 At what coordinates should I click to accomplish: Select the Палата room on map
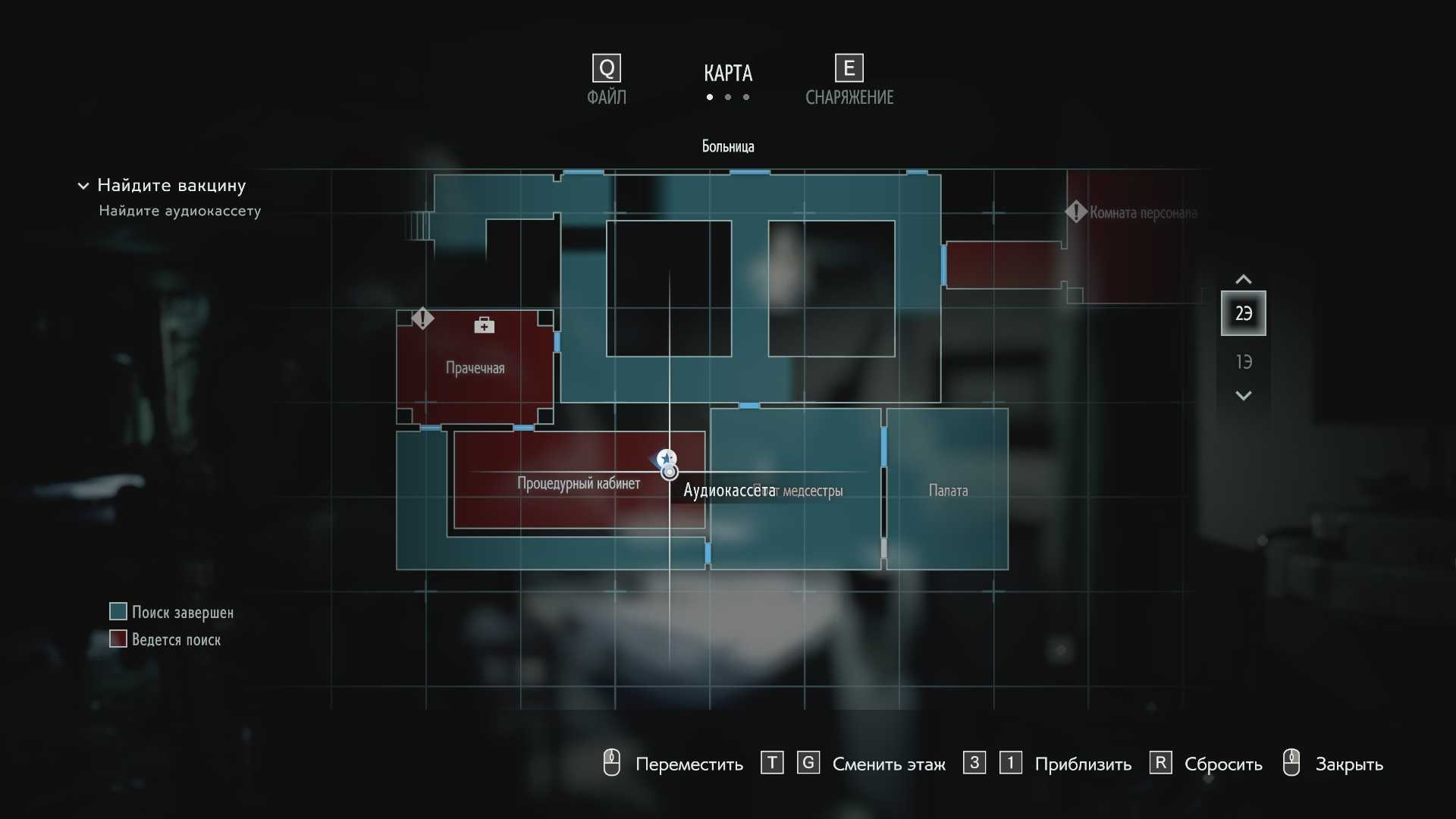pos(948,491)
